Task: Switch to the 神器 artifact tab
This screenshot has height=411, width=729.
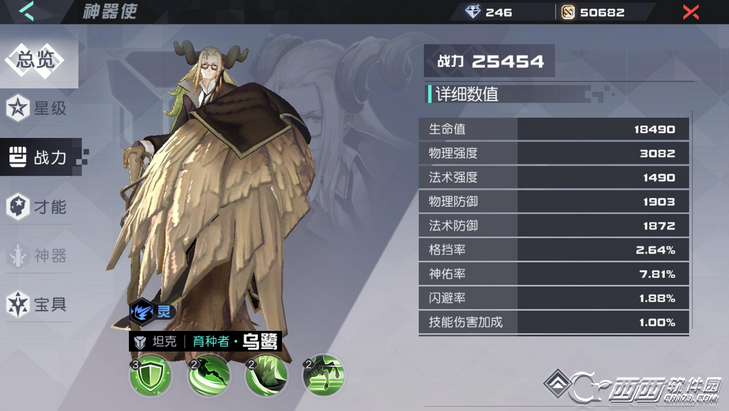Action: [38, 256]
